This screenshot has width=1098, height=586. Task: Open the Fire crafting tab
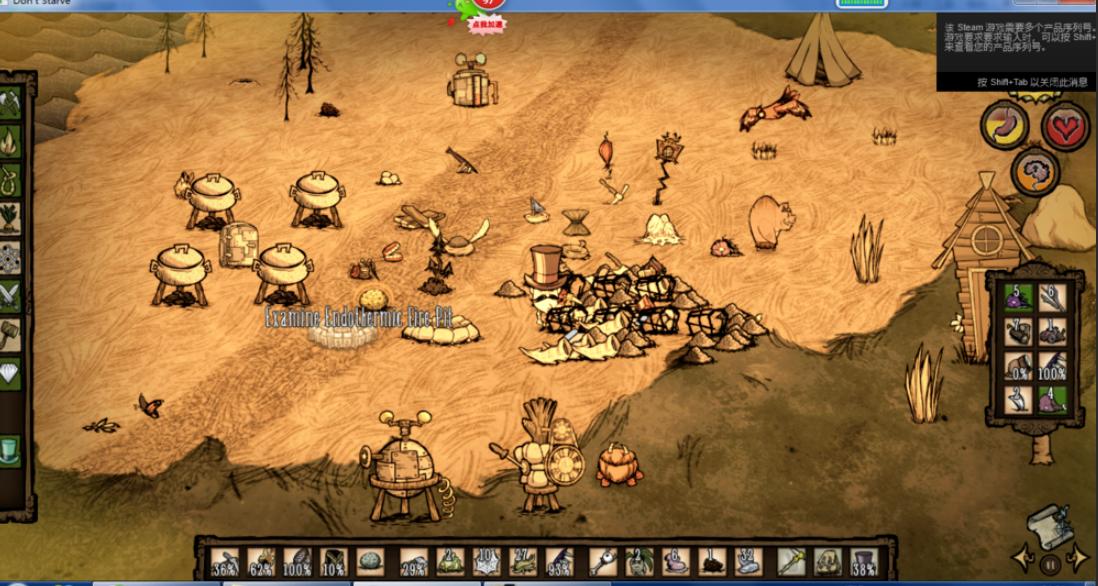coord(11,141)
